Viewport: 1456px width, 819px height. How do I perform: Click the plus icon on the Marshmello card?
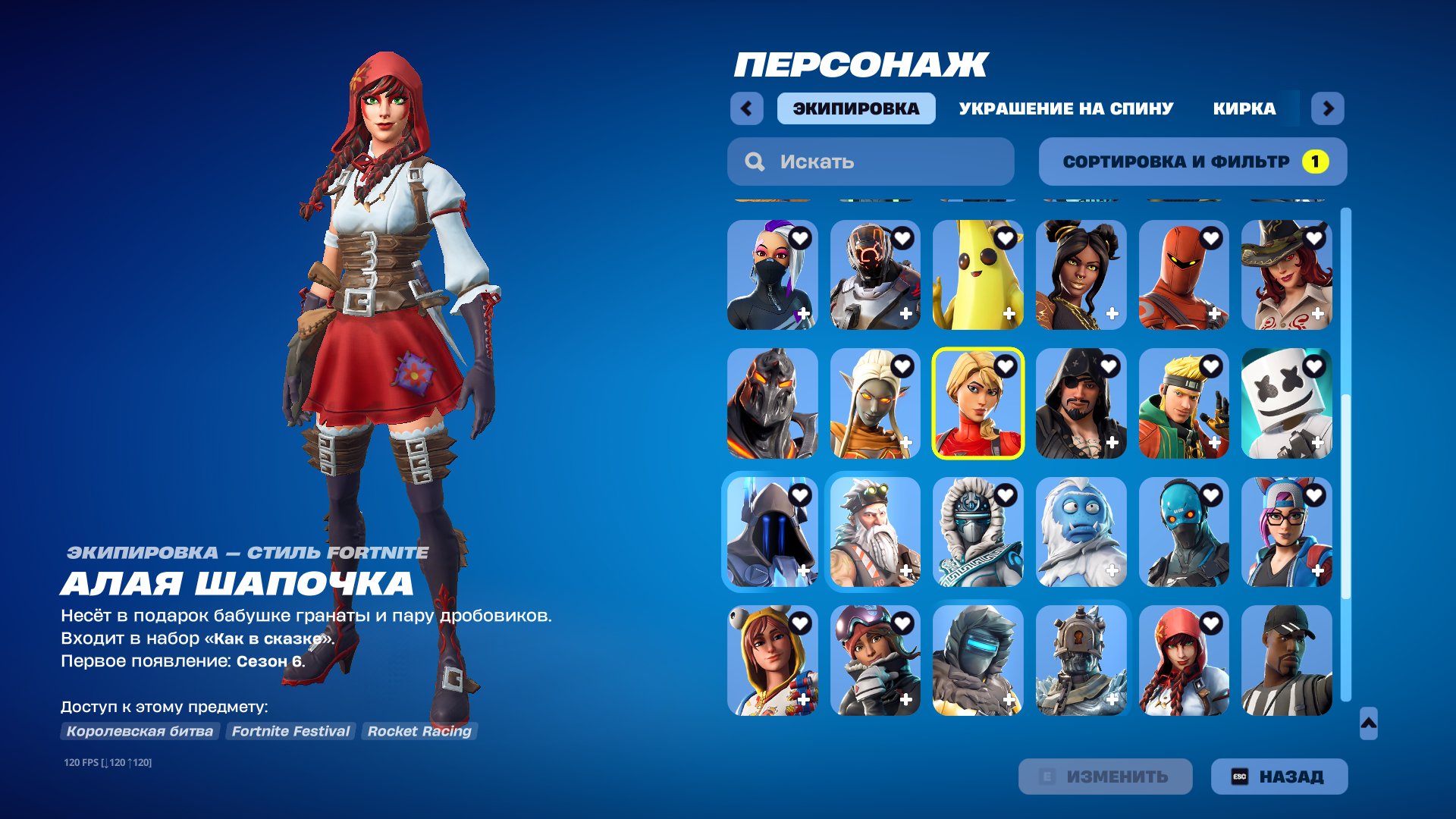tap(1319, 441)
